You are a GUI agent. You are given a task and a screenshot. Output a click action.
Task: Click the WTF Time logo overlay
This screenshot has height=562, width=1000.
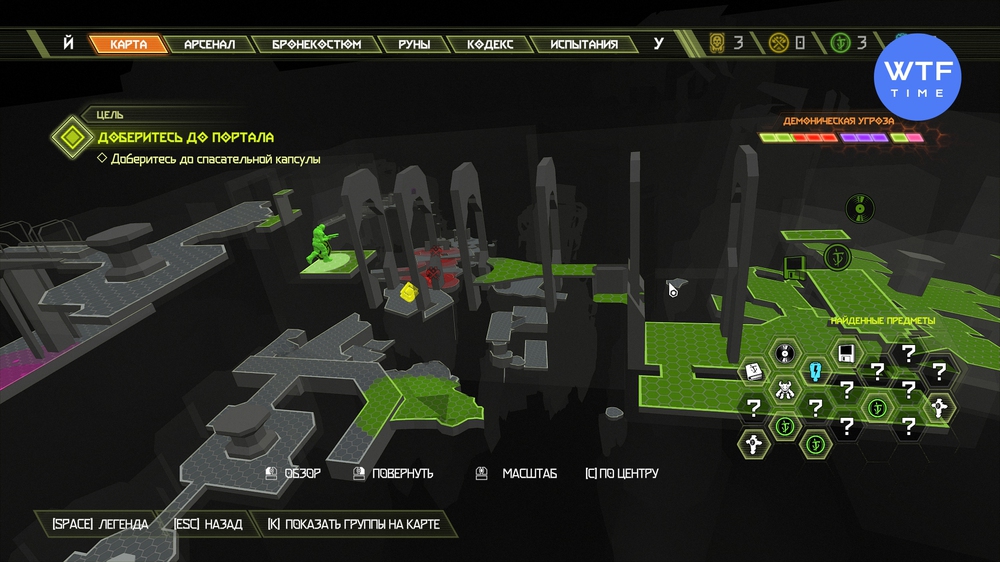coord(917,76)
